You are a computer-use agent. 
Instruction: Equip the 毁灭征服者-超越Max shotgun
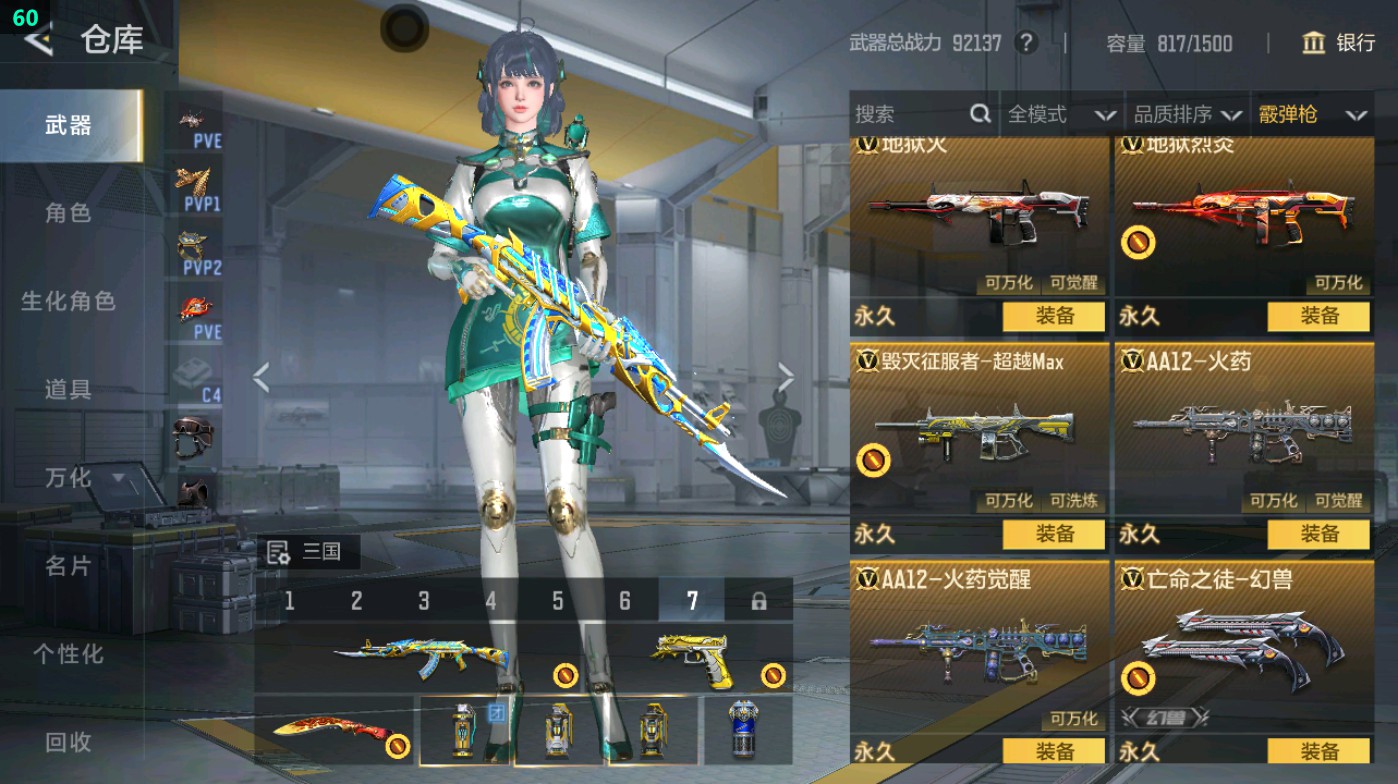[x=1054, y=534]
